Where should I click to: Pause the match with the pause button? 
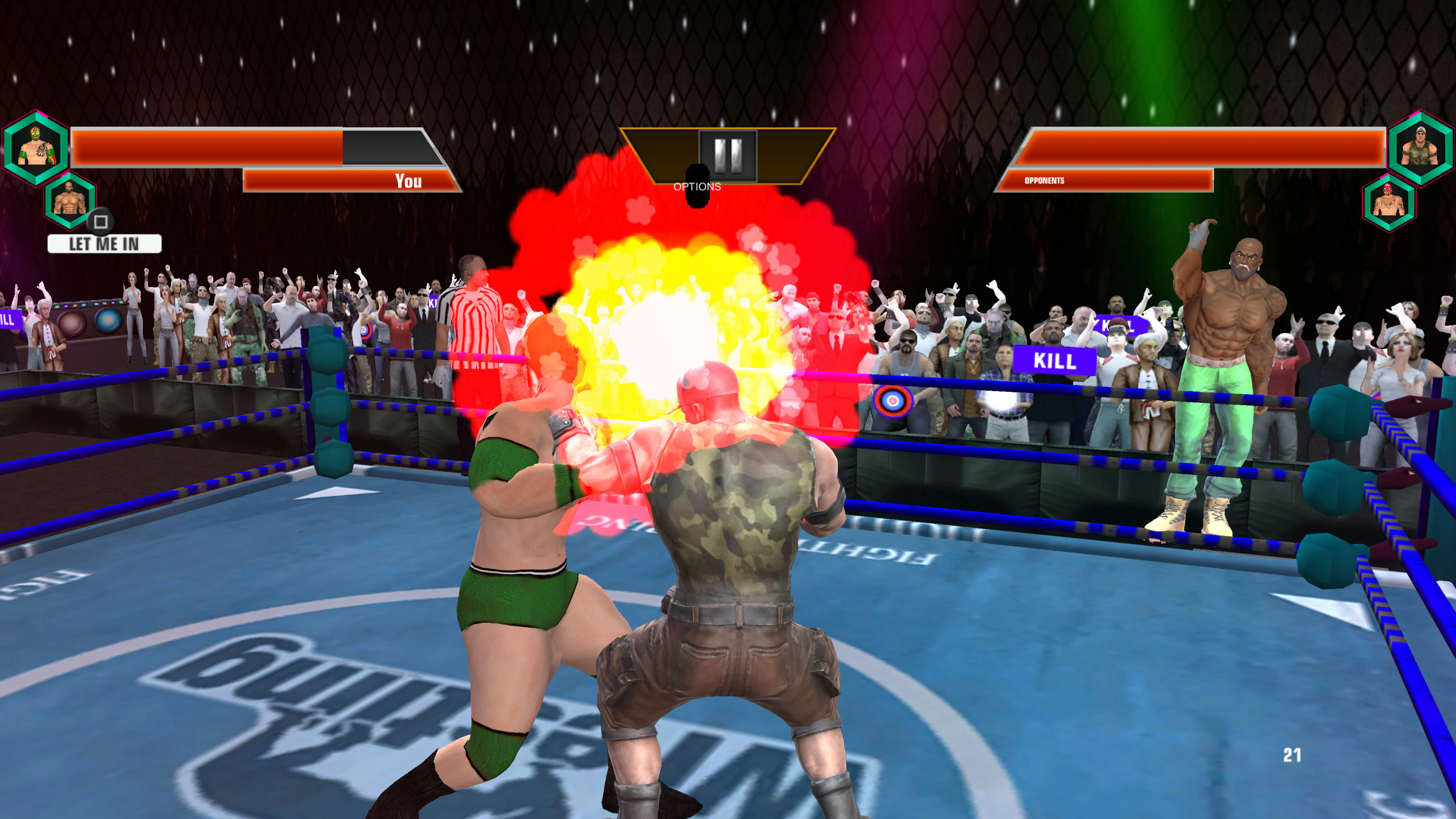[x=728, y=155]
